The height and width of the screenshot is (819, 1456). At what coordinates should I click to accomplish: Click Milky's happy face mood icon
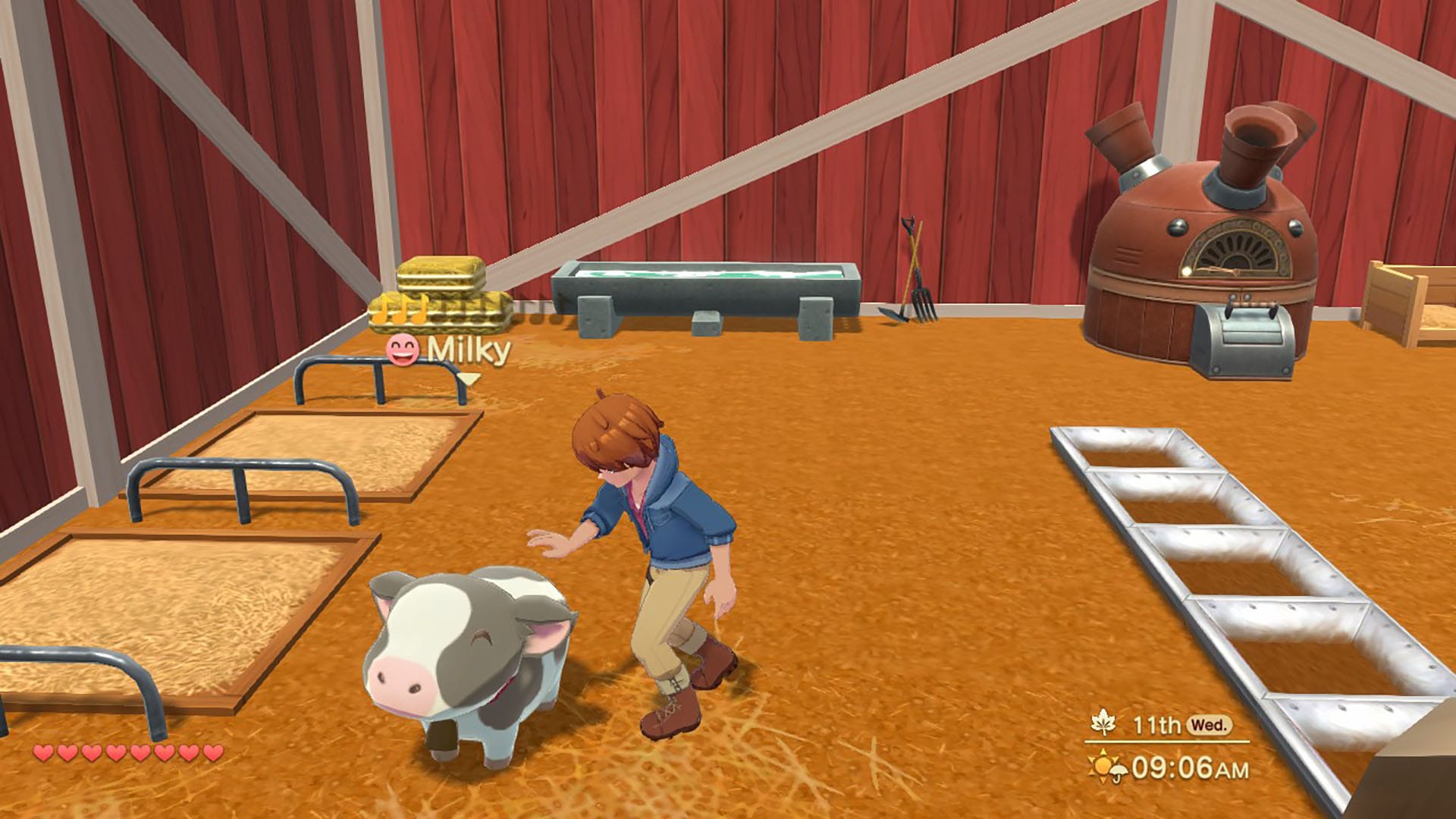(x=402, y=350)
